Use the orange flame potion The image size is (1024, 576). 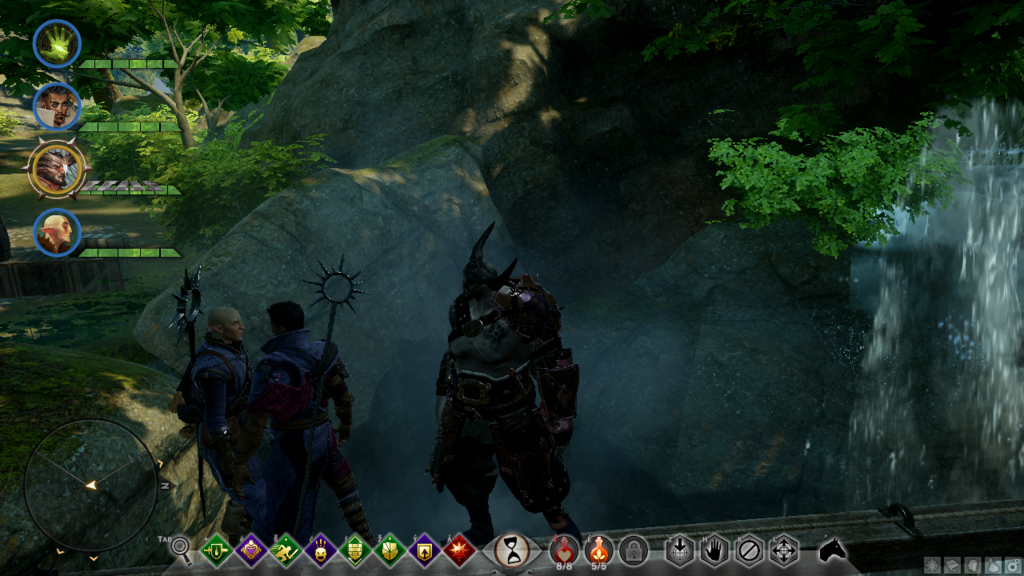[x=598, y=547]
